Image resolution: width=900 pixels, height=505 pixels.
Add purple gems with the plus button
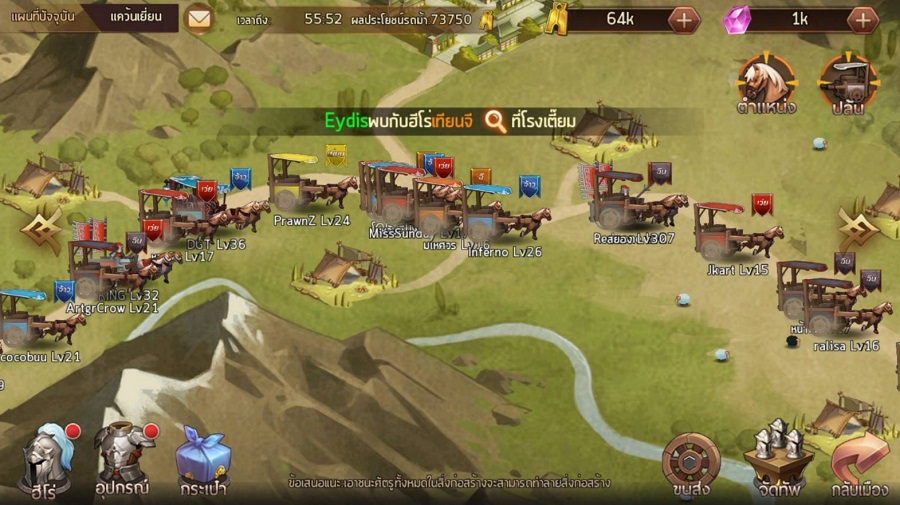pyautogui.click(x=862, y=19)
